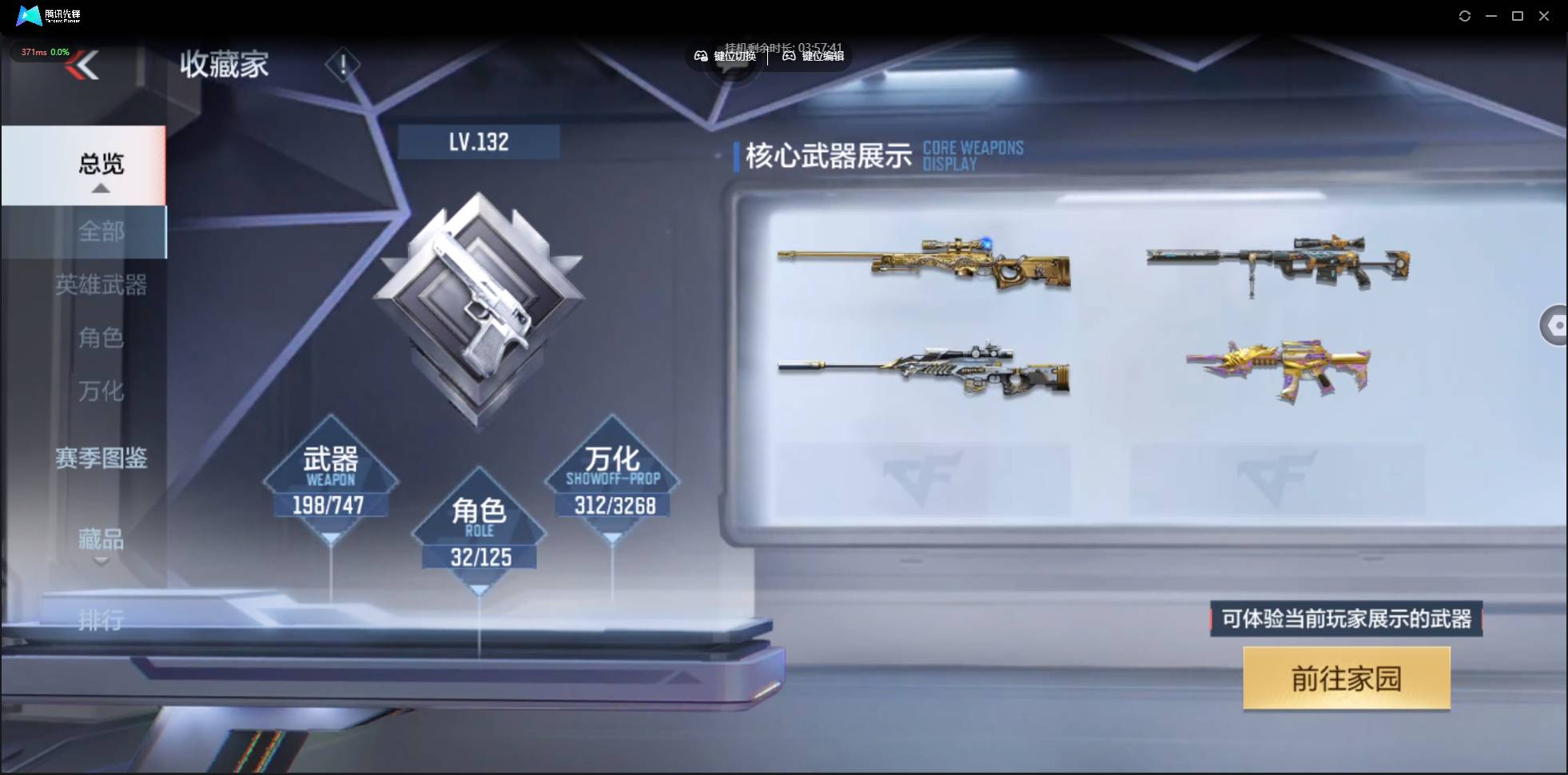
Task: Click the refresh icon in the title bar
Action: [1466, 15]
